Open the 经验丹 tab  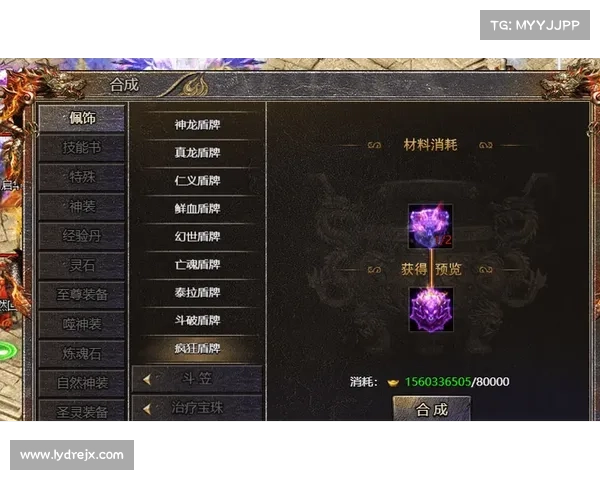[82, 237]
